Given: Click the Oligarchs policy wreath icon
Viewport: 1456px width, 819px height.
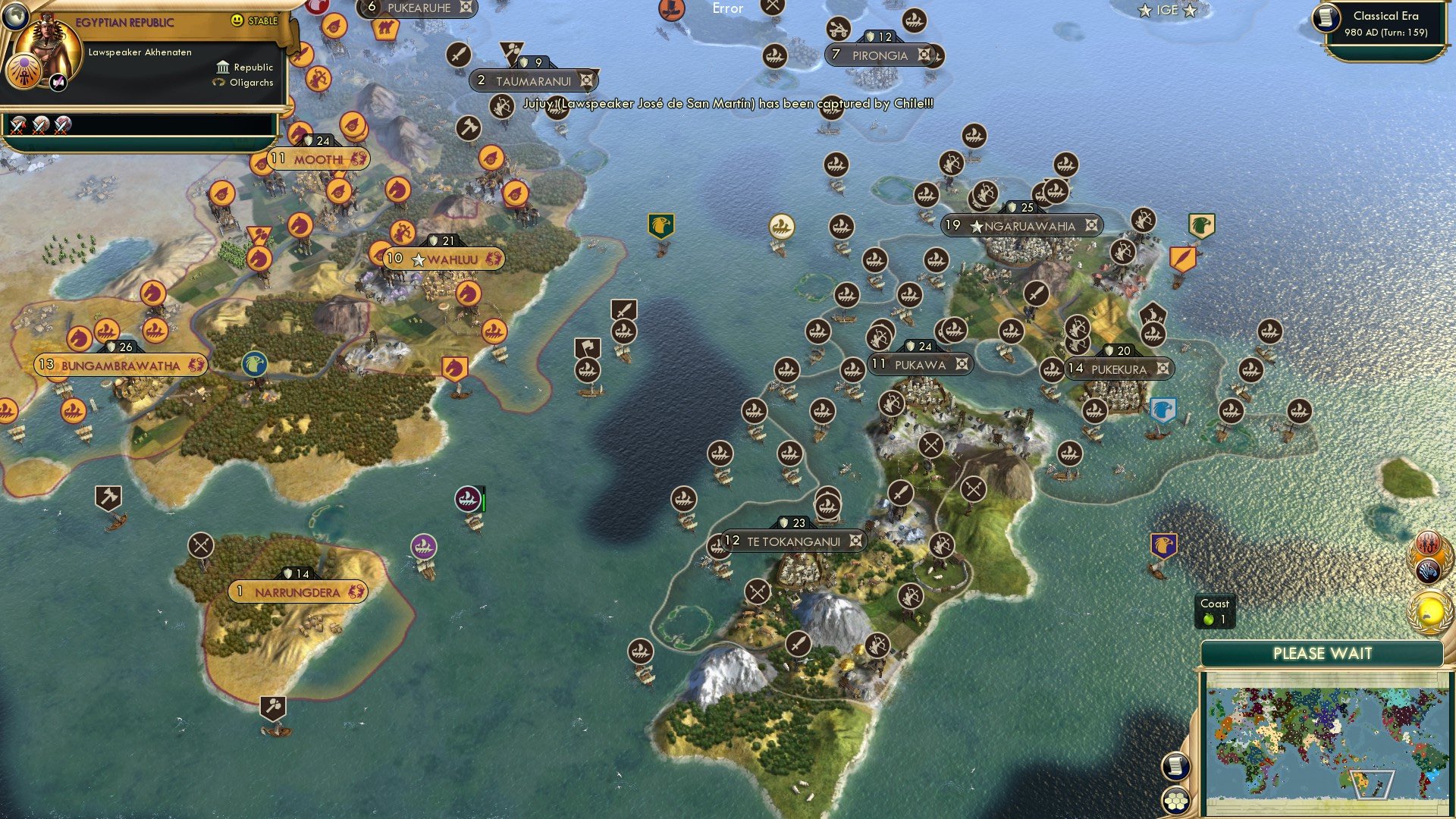Looking at the screenshot, I should pos(218,83).
